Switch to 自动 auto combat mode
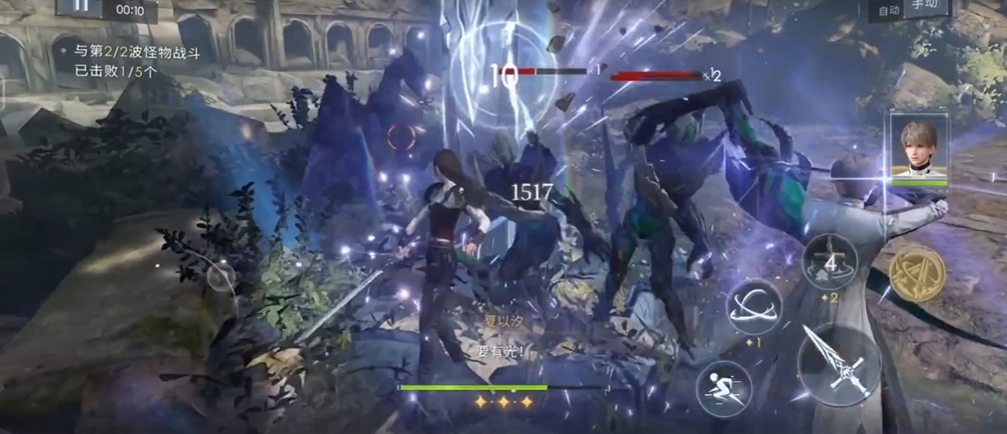This screenshot has width=1007, height=434. tap(888, 9)
